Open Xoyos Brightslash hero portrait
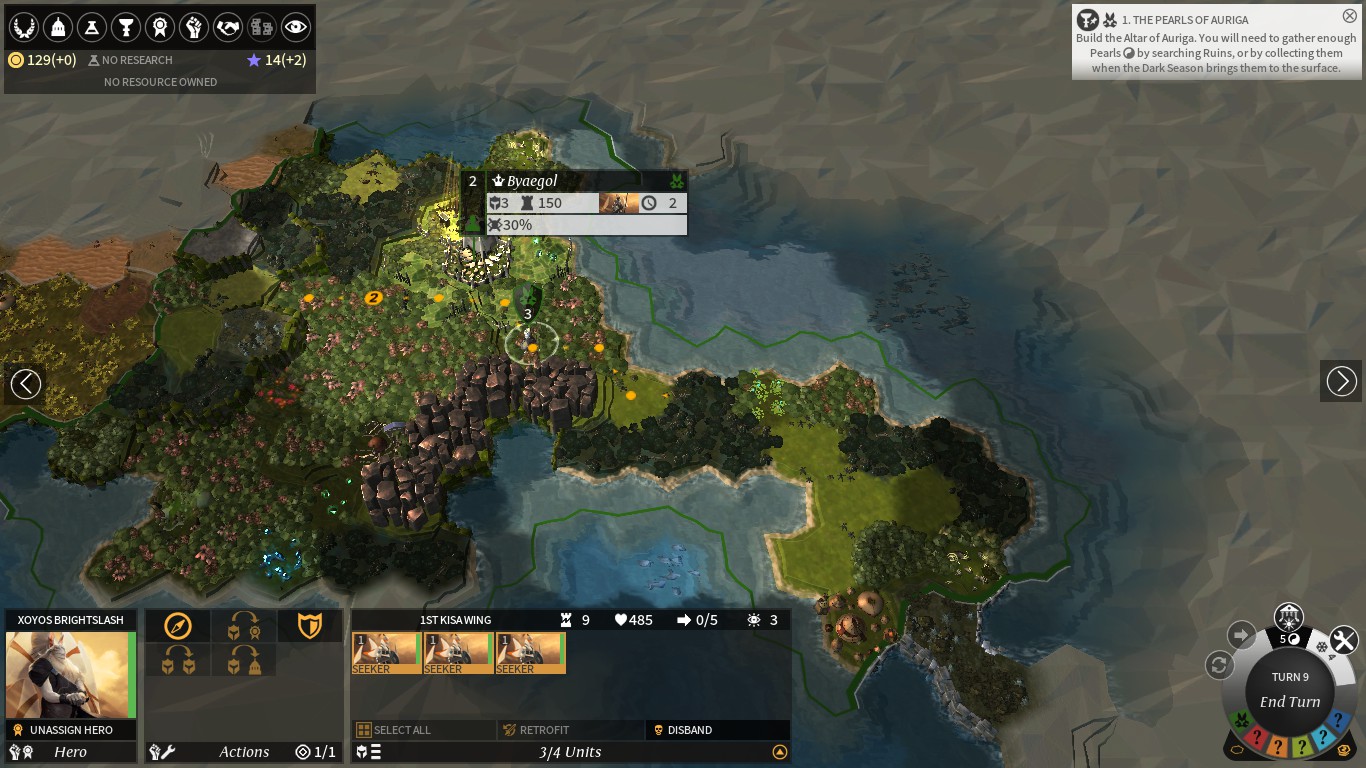This screenshot has width=1366, height=768. coord(70,675)
